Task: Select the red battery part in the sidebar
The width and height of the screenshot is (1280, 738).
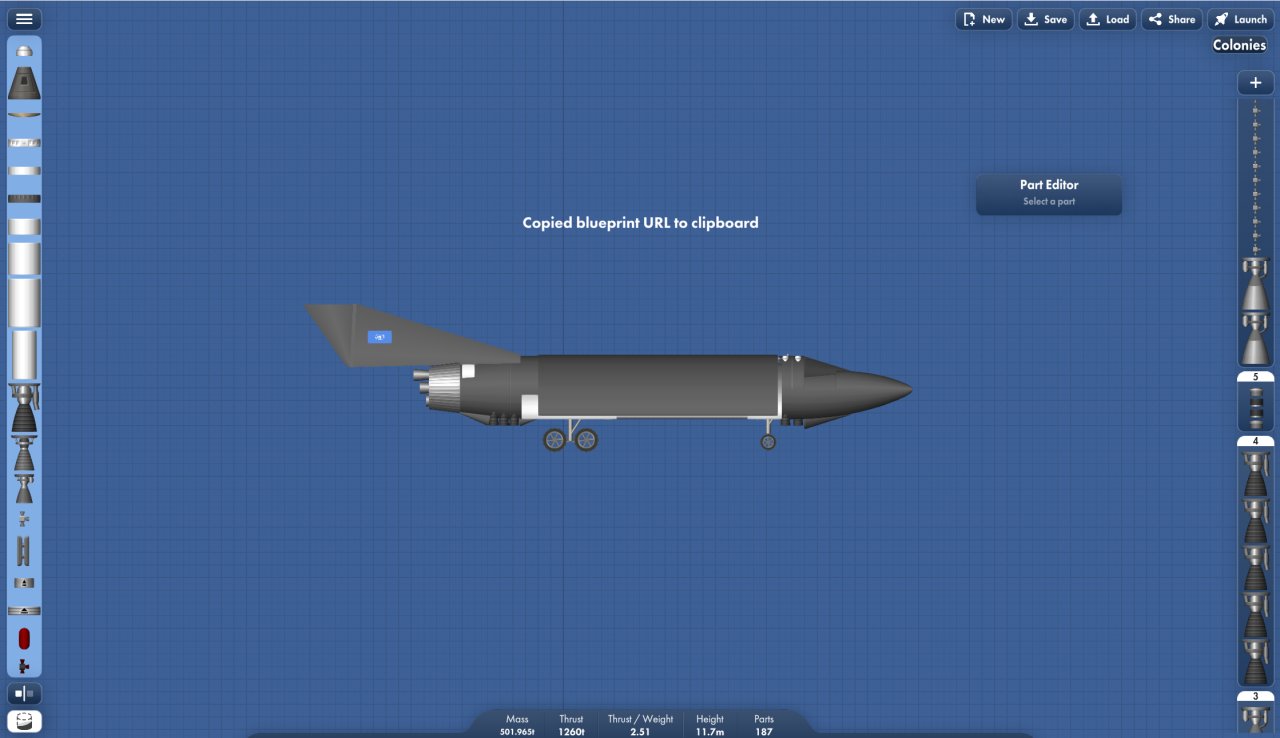Action: tap(24, 637)
